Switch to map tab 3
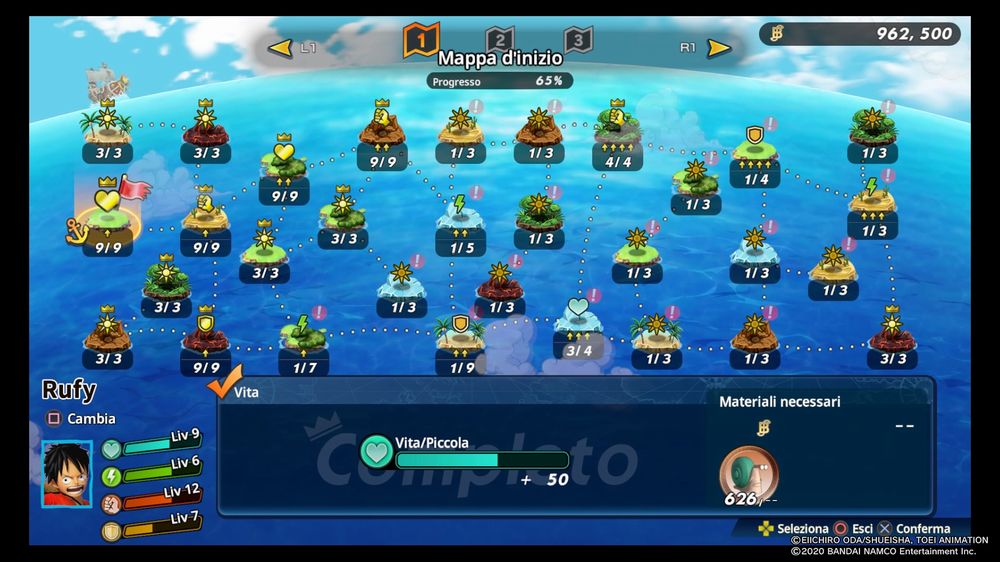The width and height of the screenshot is (1000, 562). point(577,40)
